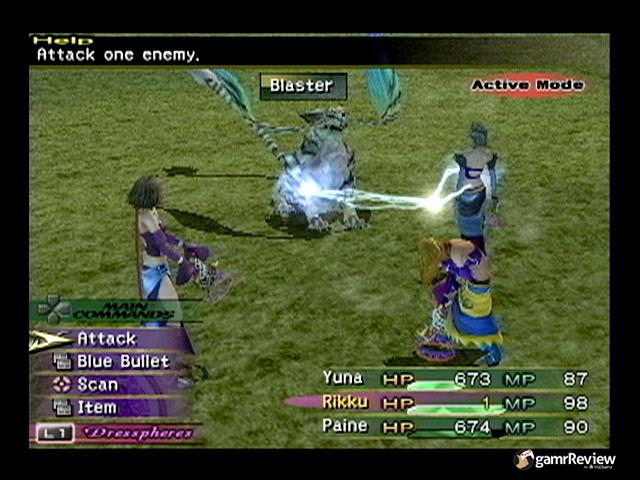Select Rikku in the party list
Viewport: 640px width, 480px height.
(x=343, y=402)
